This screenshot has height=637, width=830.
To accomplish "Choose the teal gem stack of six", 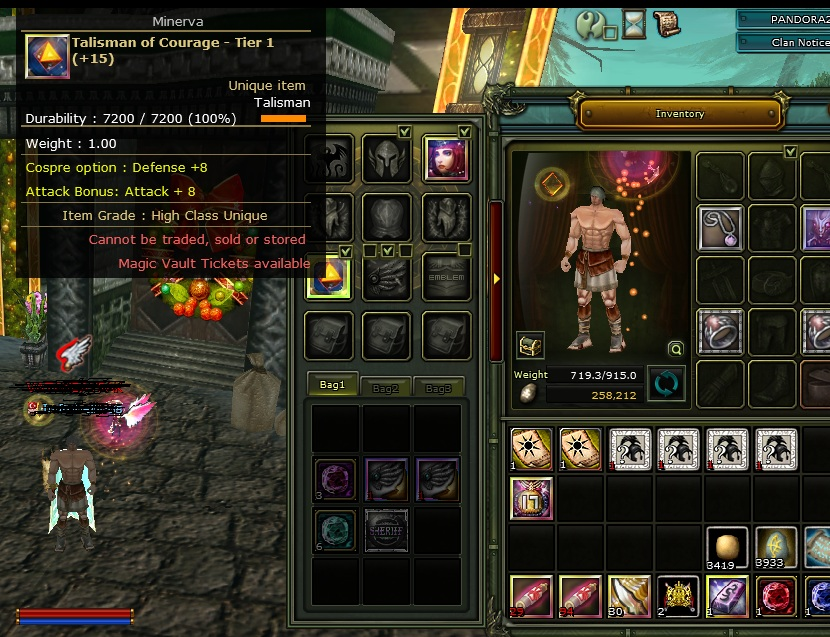I will pos(334,529).
